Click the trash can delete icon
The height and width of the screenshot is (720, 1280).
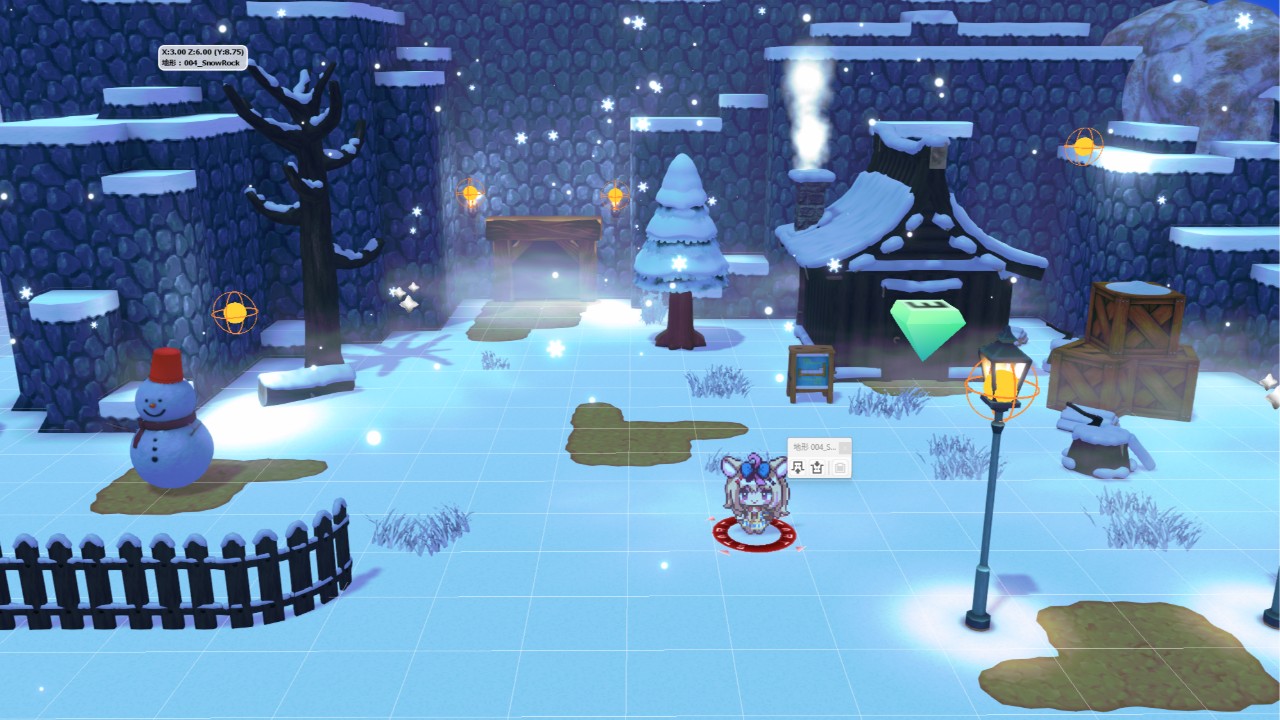(x=840, y=467)
